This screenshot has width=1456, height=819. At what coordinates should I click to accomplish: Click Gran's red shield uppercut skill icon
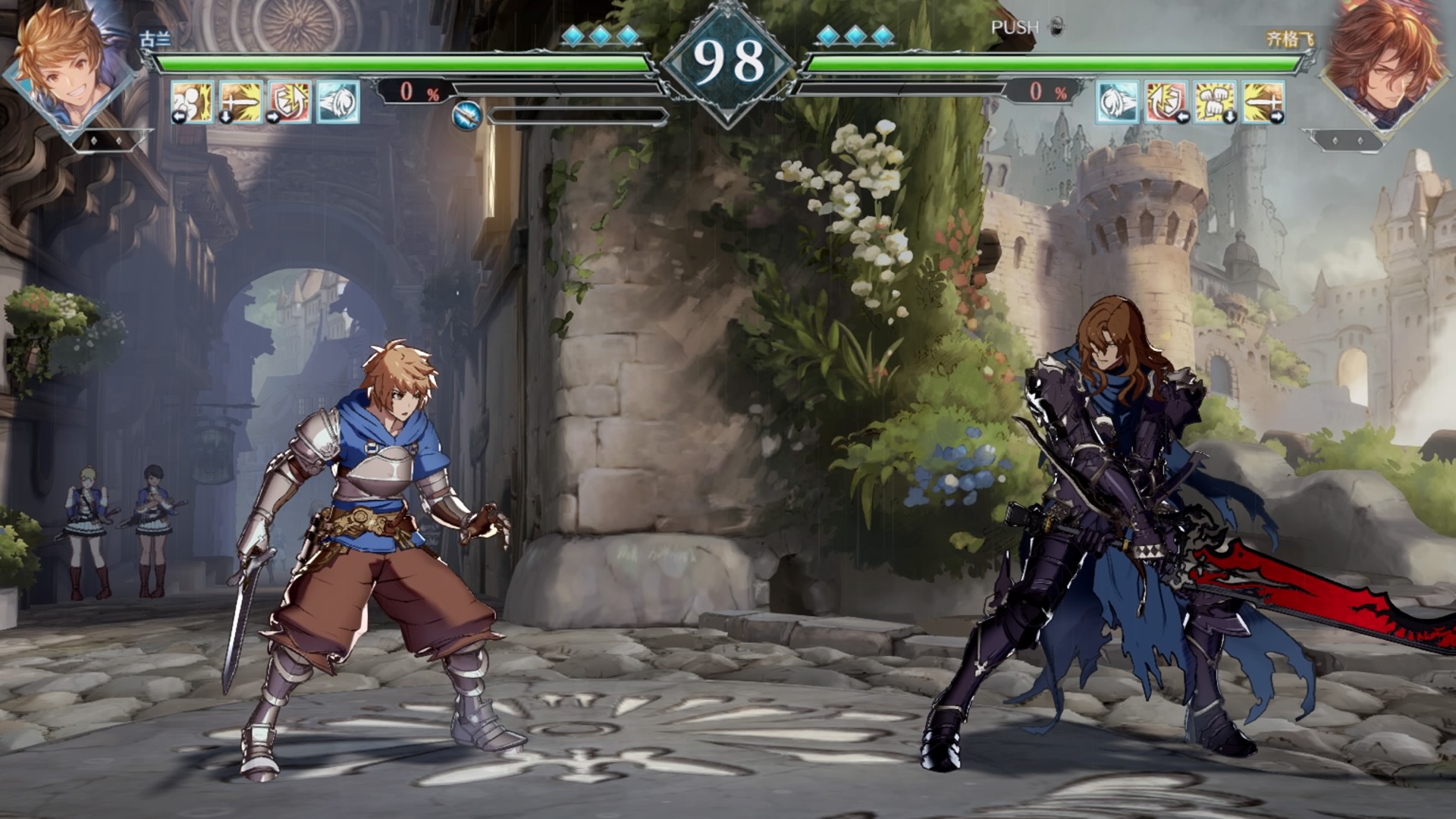[289, 102]
